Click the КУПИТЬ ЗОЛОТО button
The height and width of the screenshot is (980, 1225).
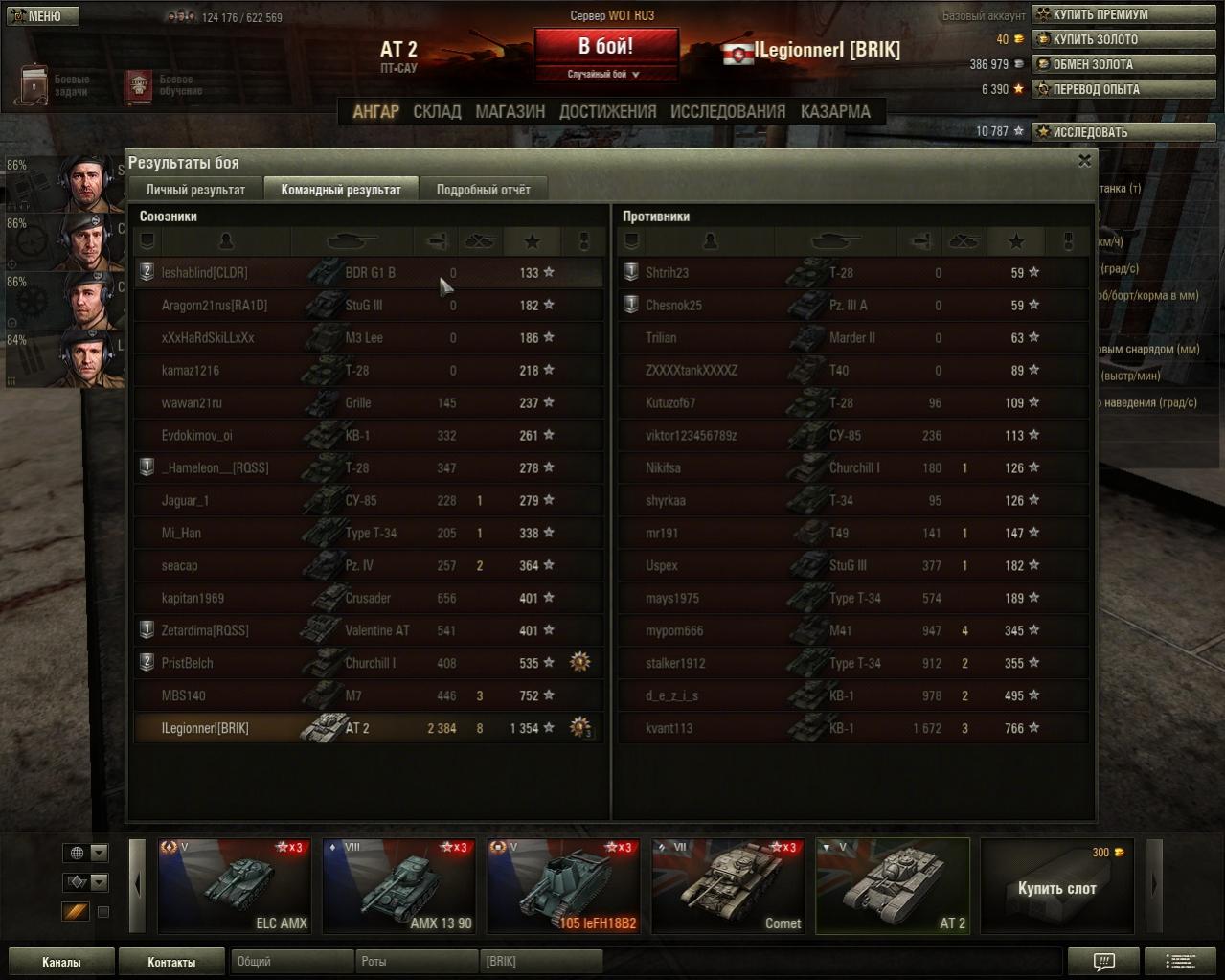click(x=1123, y=39)
